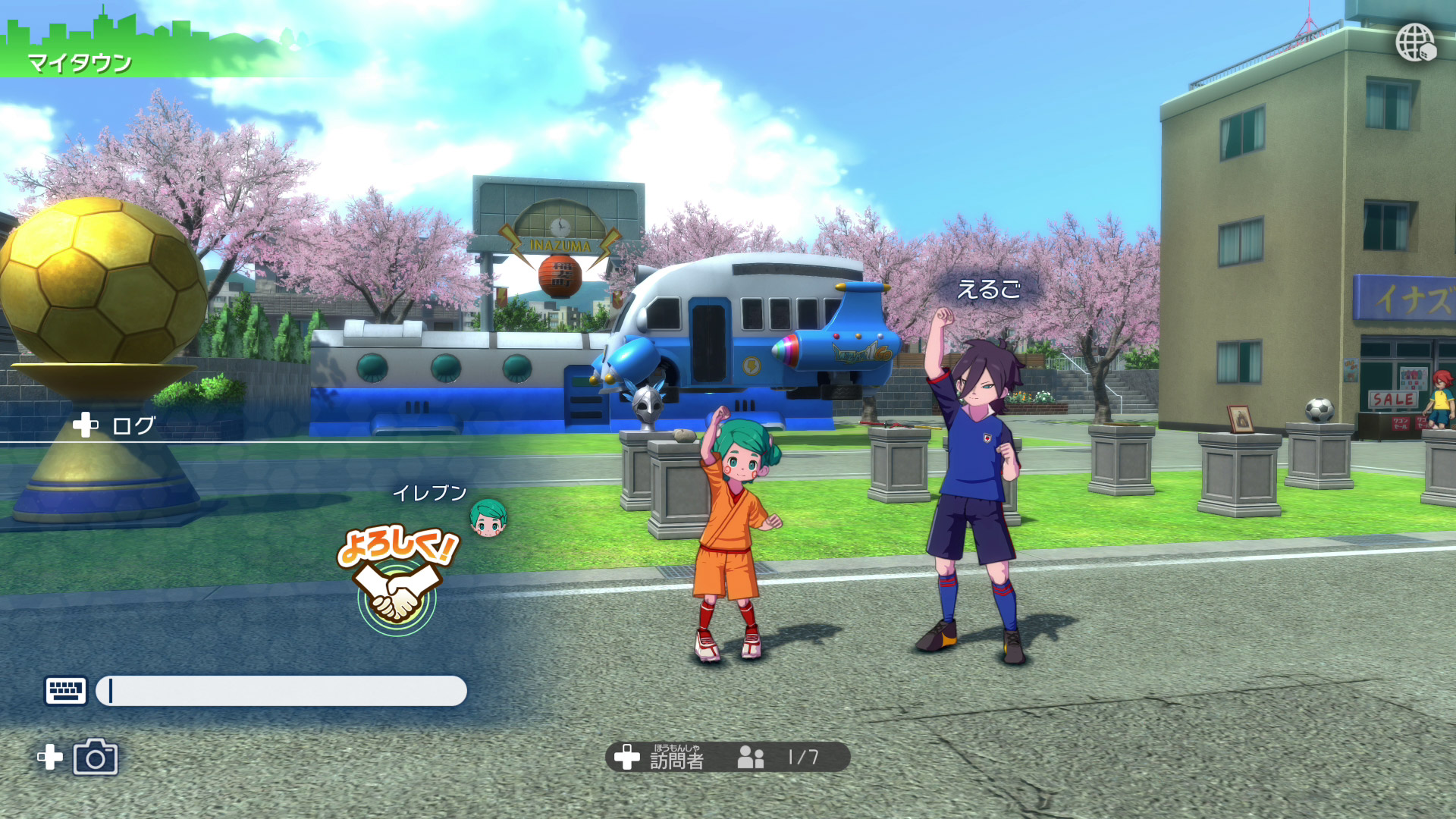
Task: Open the on-screen keyboard icon
Action: [66, 691]
